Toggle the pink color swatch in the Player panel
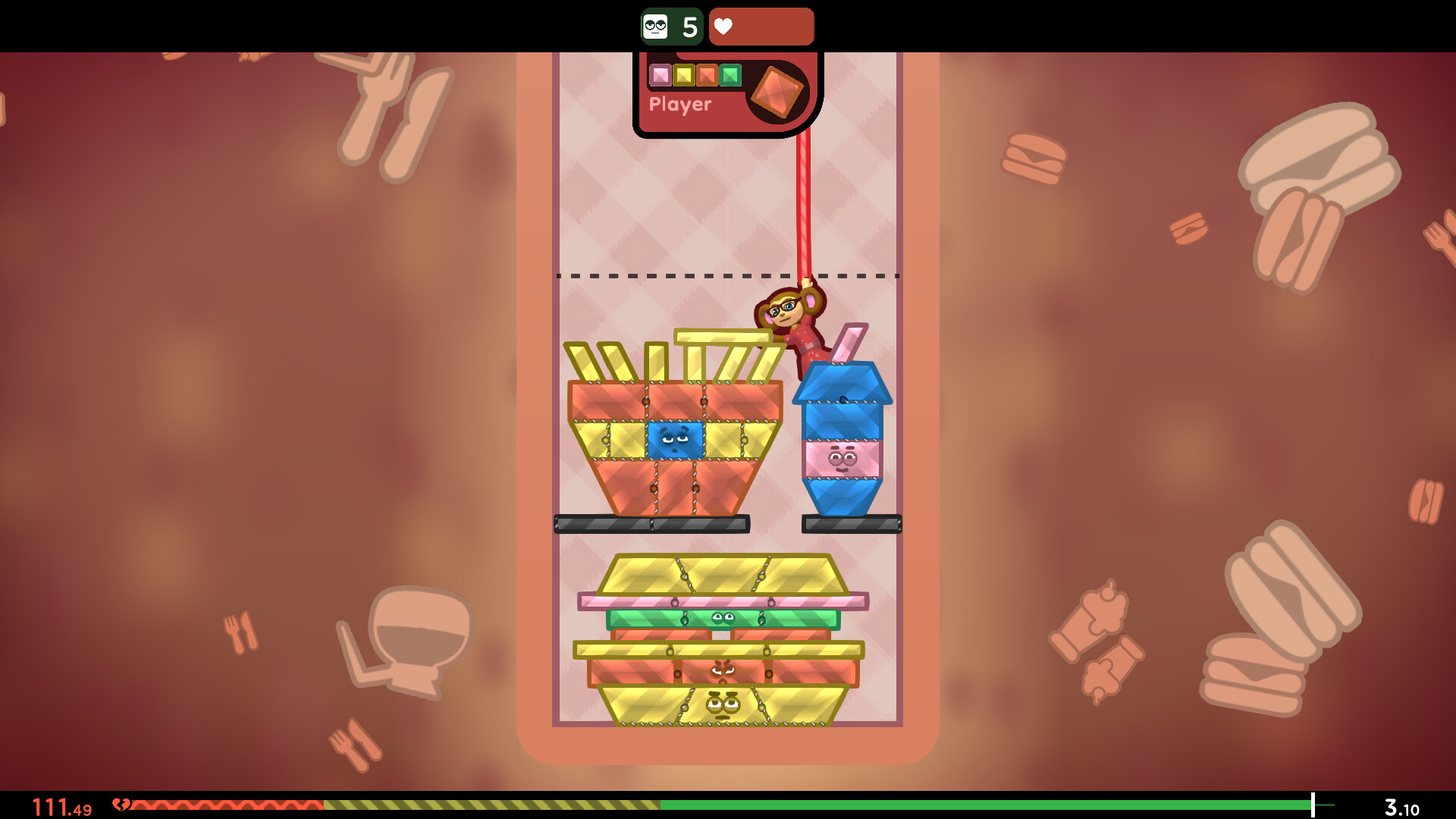This screenshot has height=819, width=1456. pyautogui.click(x=661, y=75)
